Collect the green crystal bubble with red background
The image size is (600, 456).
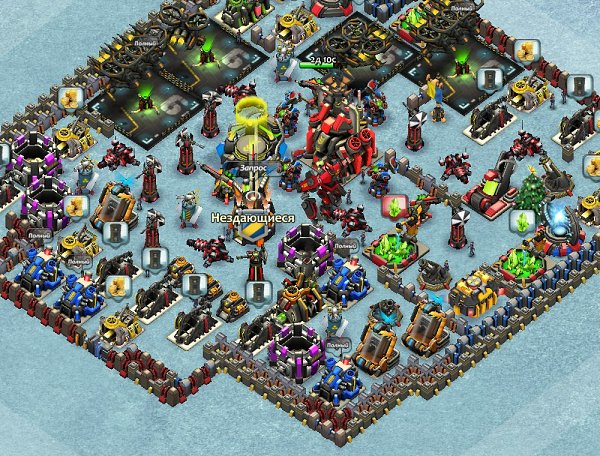click(396, 208)
